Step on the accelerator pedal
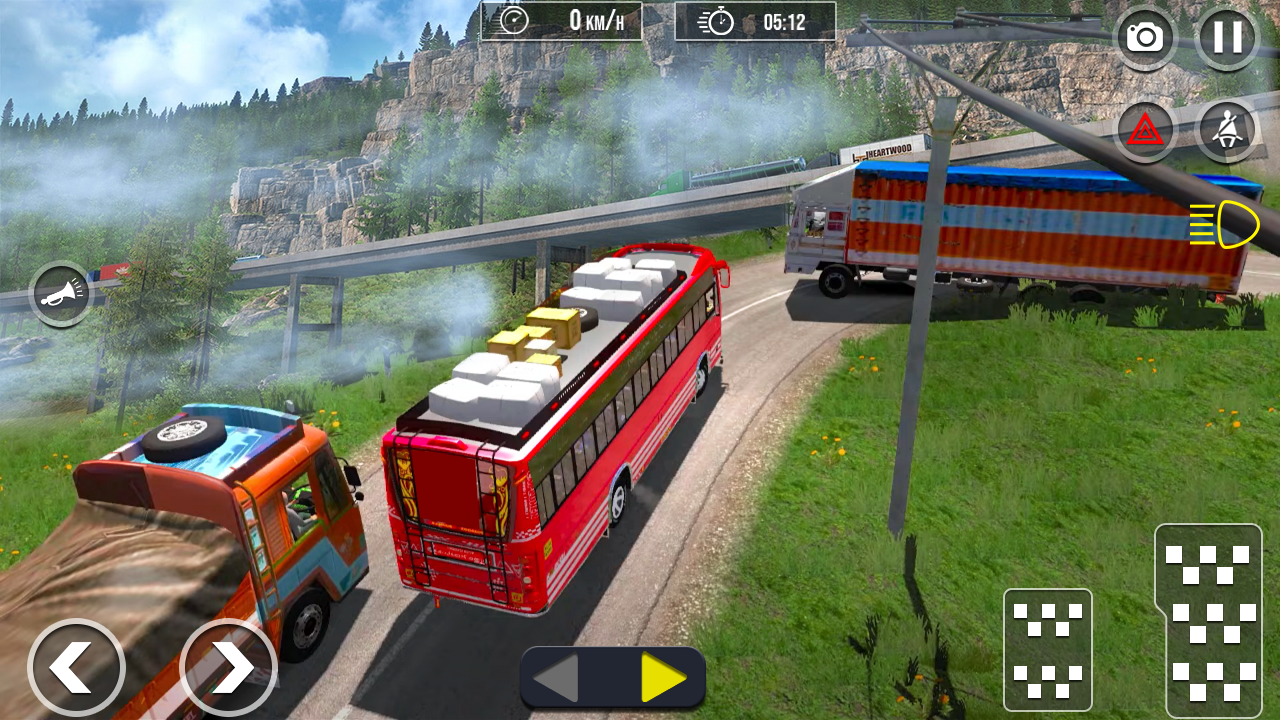The image size is (1280, 720). click(x=1208, y=620)
